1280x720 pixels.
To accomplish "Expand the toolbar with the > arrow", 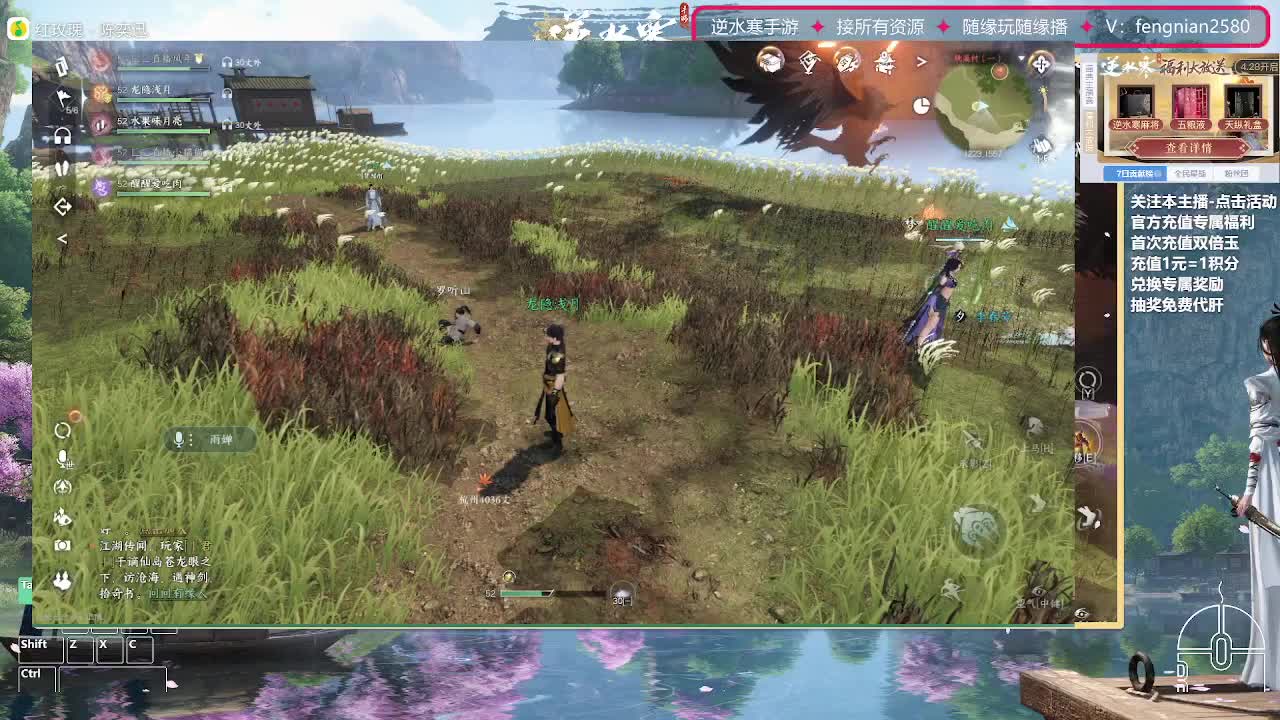I will click(x=922, y=62).
